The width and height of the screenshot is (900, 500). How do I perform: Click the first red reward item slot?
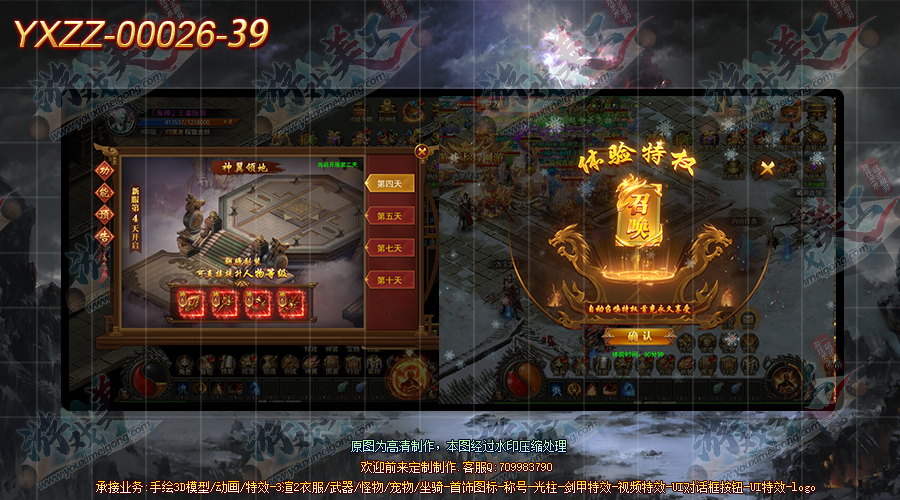point(191,301)
